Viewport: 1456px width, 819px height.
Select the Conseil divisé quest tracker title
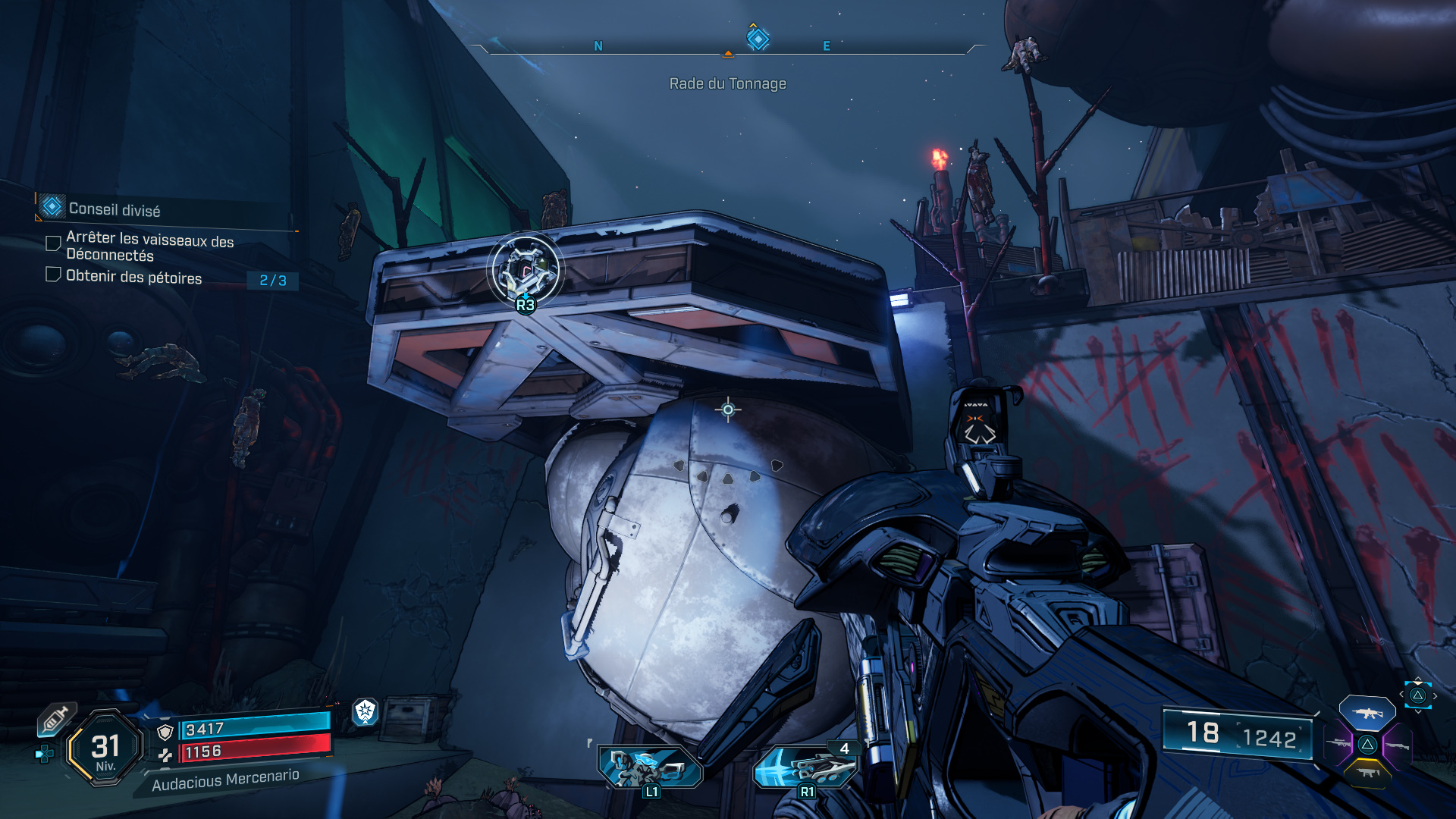coord(115,209)
